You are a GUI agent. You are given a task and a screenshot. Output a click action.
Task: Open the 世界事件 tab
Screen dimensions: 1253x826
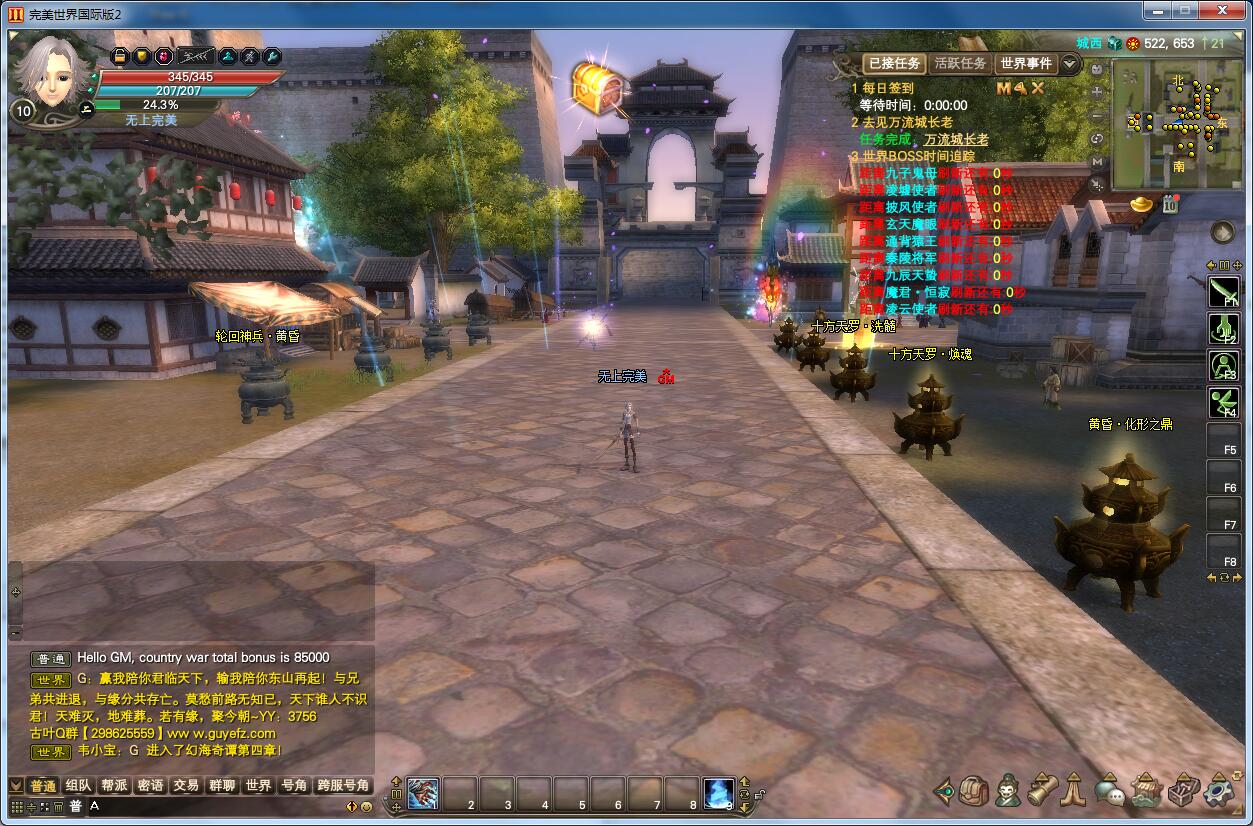(1026, 63)
